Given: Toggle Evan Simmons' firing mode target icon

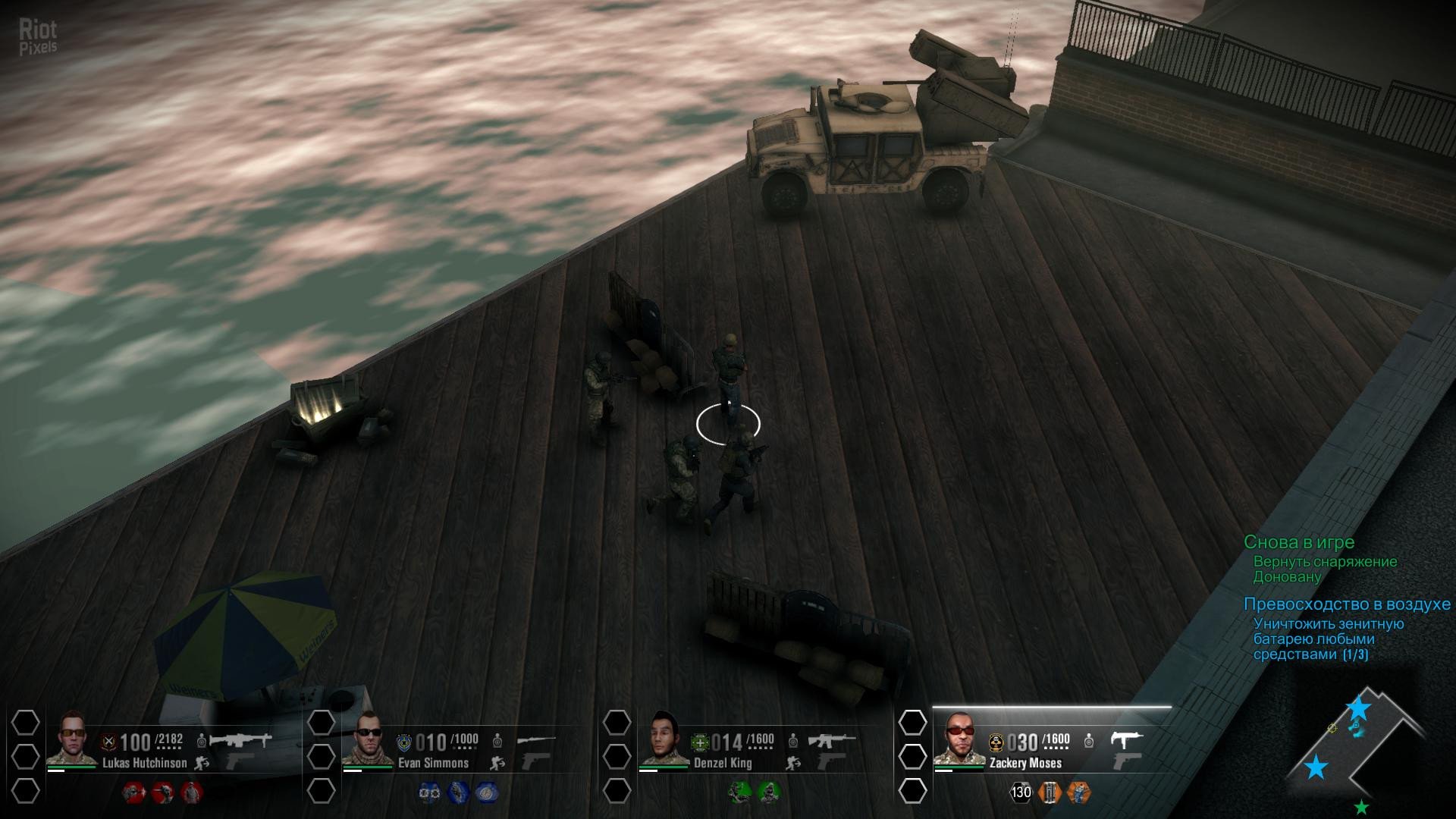Looking at the screenshot, I should click(497, 740).
